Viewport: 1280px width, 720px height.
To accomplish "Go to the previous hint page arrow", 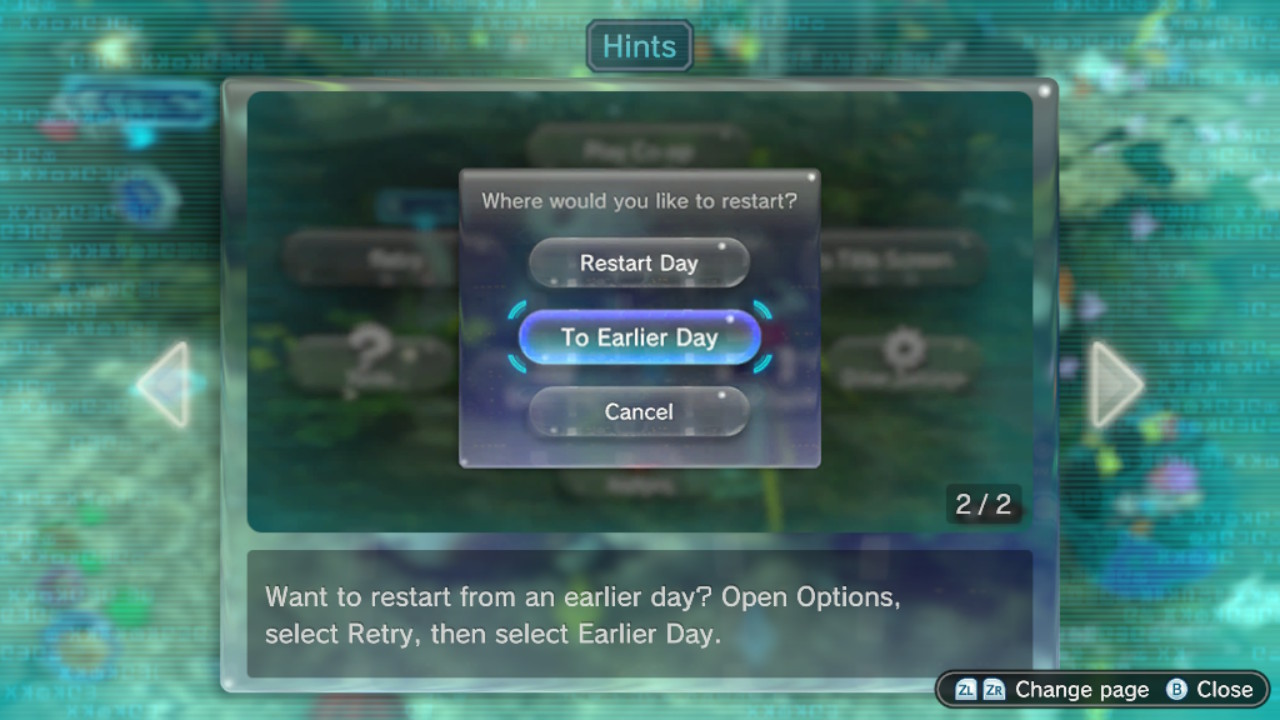I will click(166, 385).
